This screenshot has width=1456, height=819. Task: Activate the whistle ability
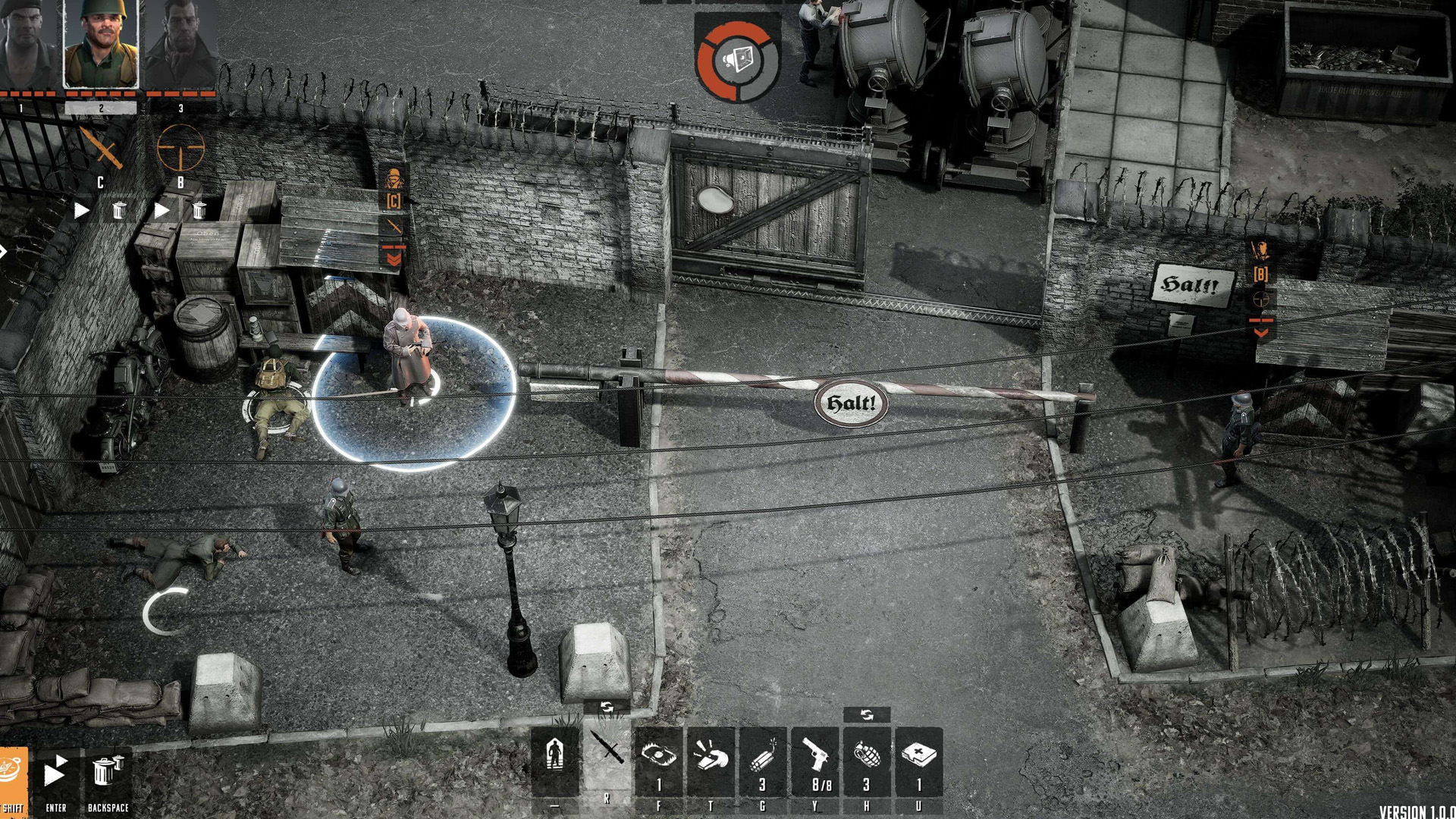pos(711,762)
